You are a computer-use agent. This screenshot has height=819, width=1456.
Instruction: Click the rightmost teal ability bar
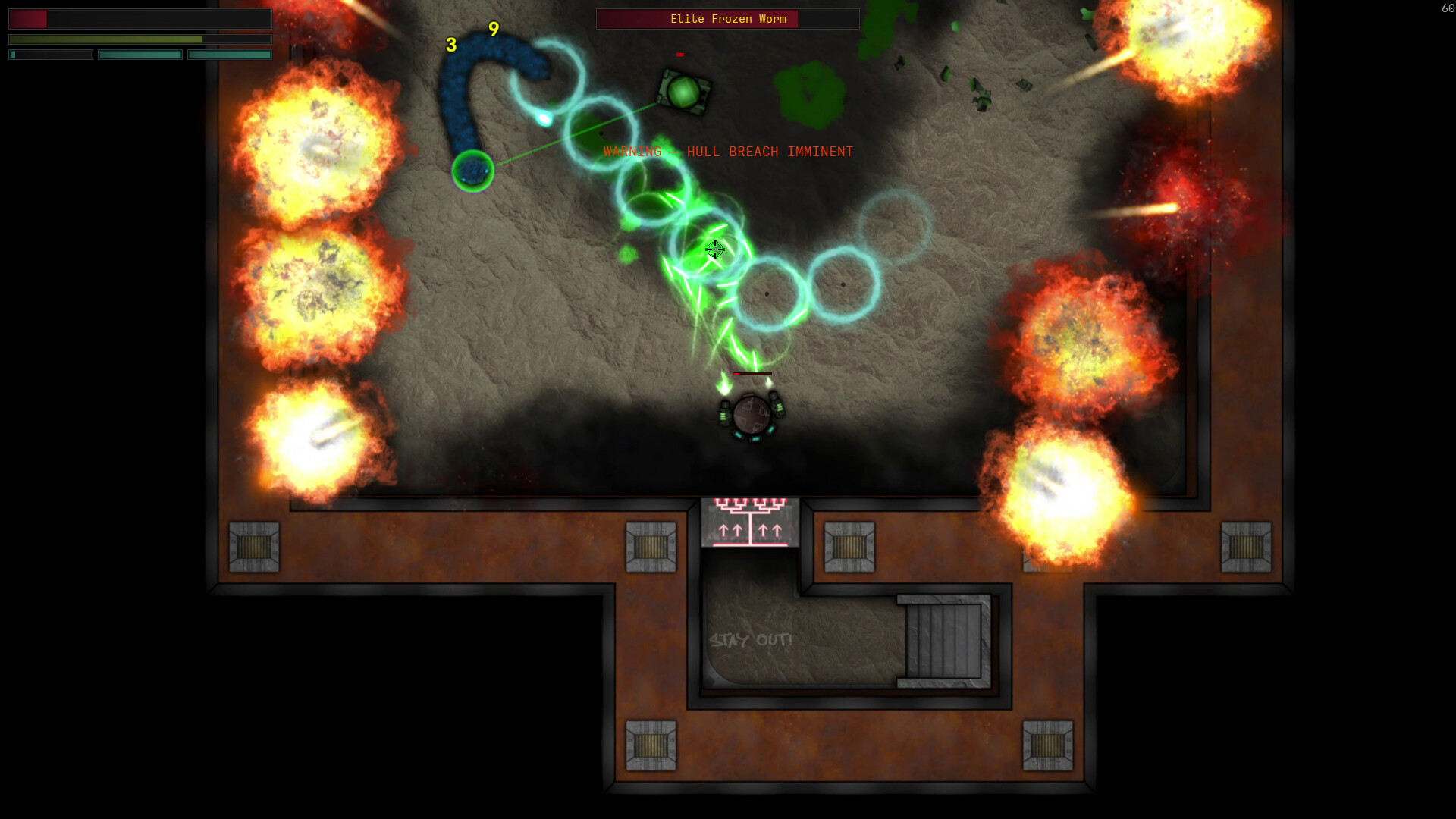pos(230,54)
